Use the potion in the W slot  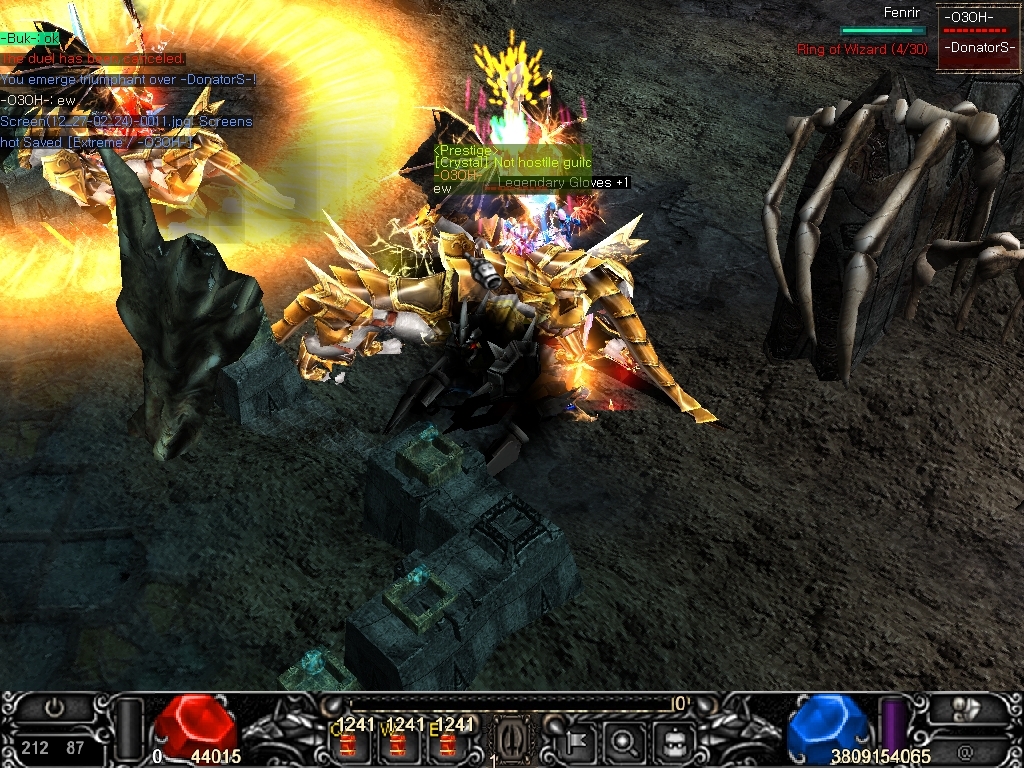[397, 744]
